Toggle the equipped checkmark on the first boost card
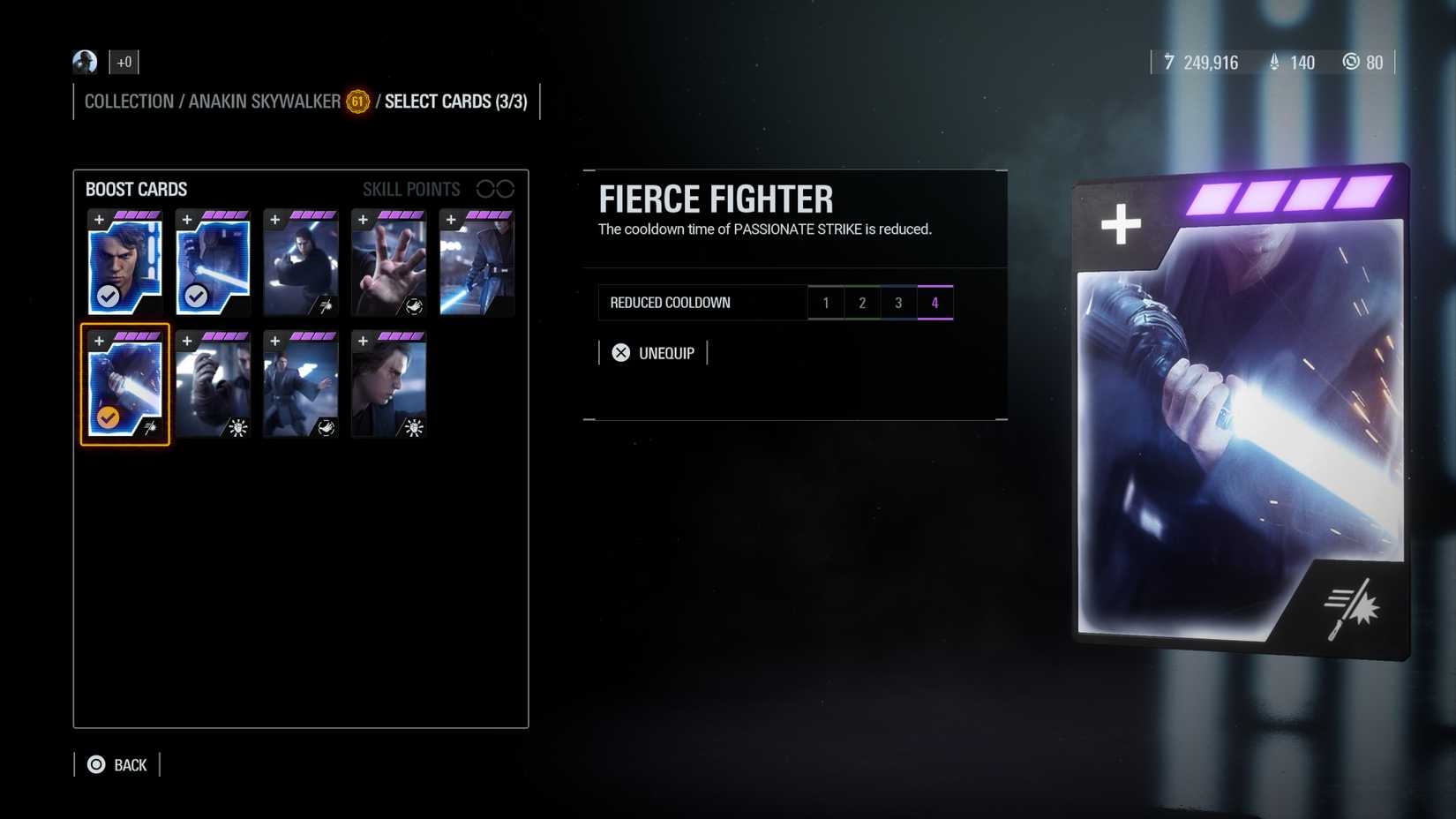Image resolution: width=1456 pixels, height=819 pixels. click(x=108, y=297)
